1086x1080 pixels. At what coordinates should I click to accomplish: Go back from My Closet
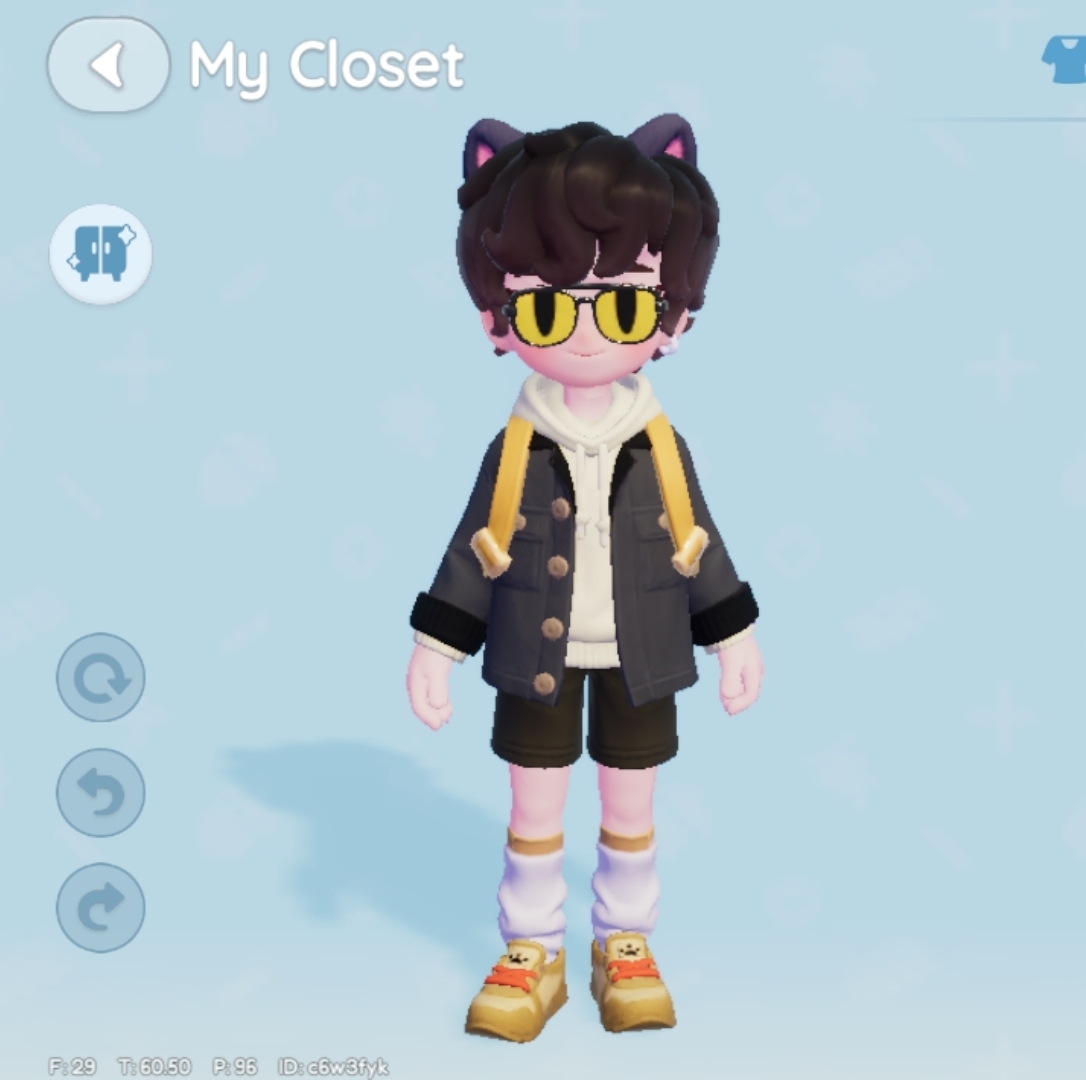click(108, 65)
